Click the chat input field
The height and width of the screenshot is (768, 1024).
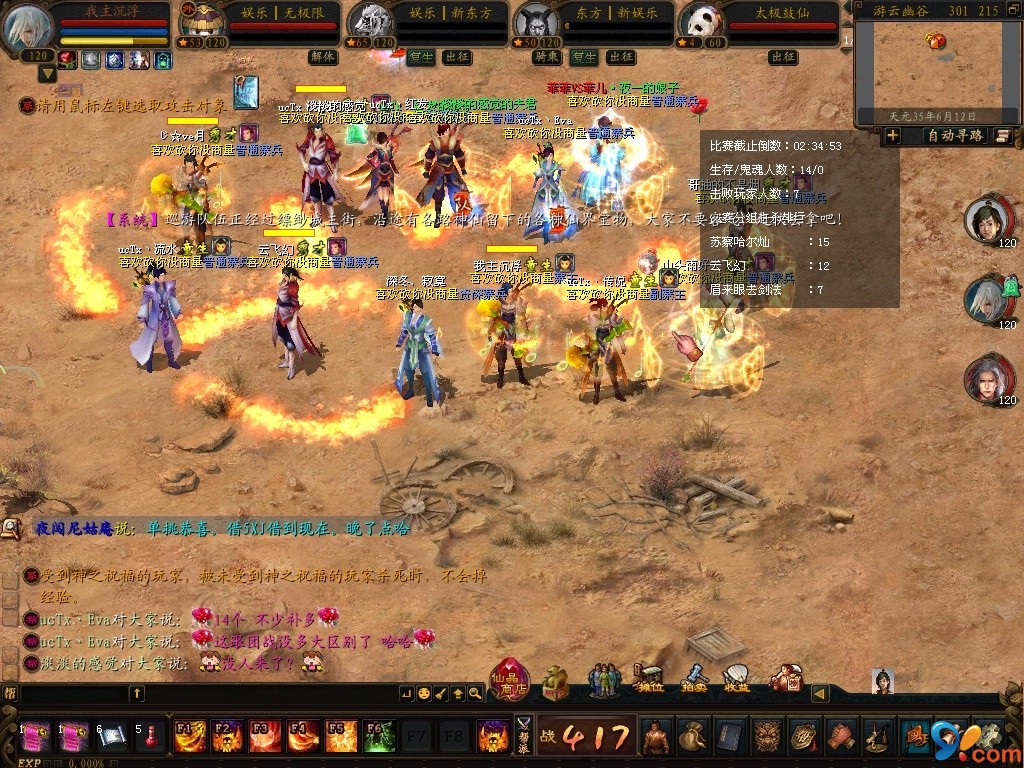click(x=70, y=693)
